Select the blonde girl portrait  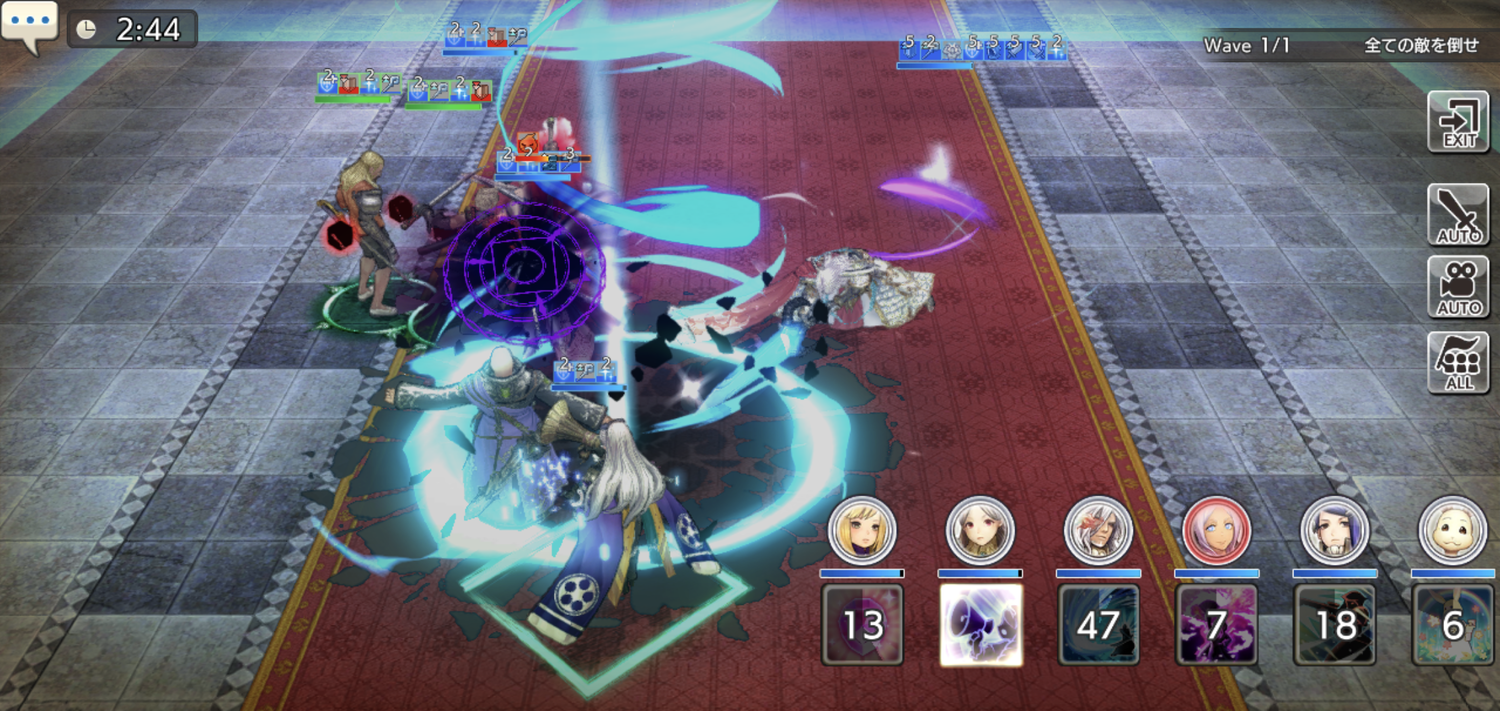tap(862, 530)
